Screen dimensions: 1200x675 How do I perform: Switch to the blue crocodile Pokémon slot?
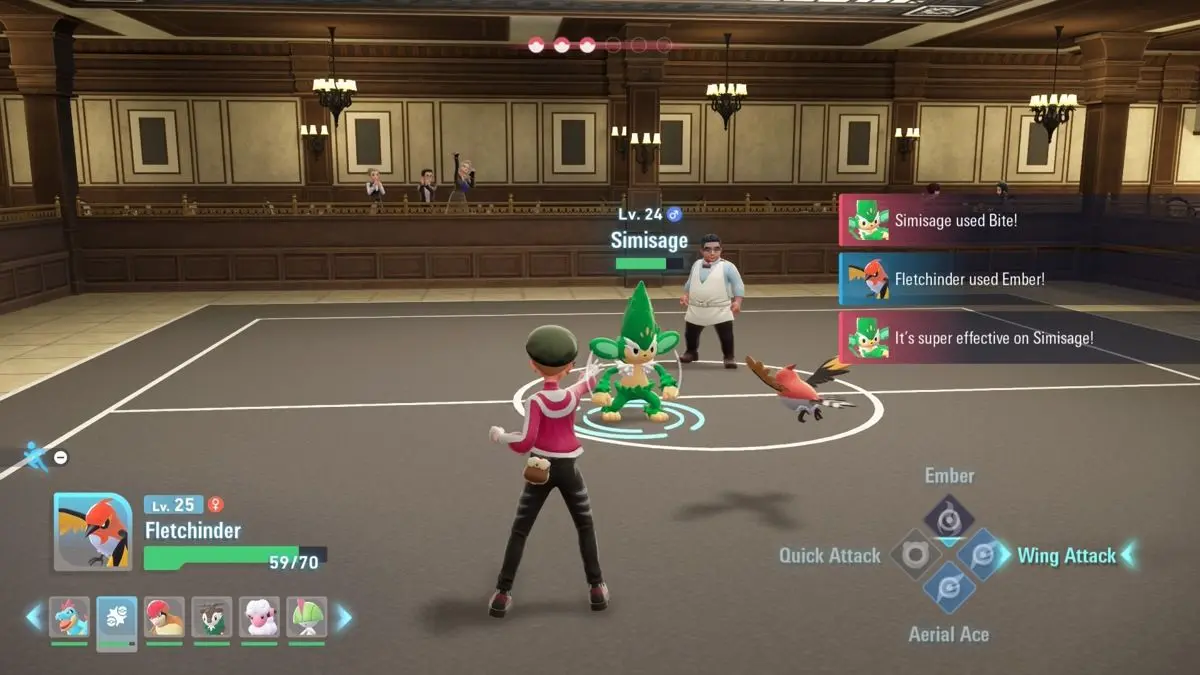69,618
